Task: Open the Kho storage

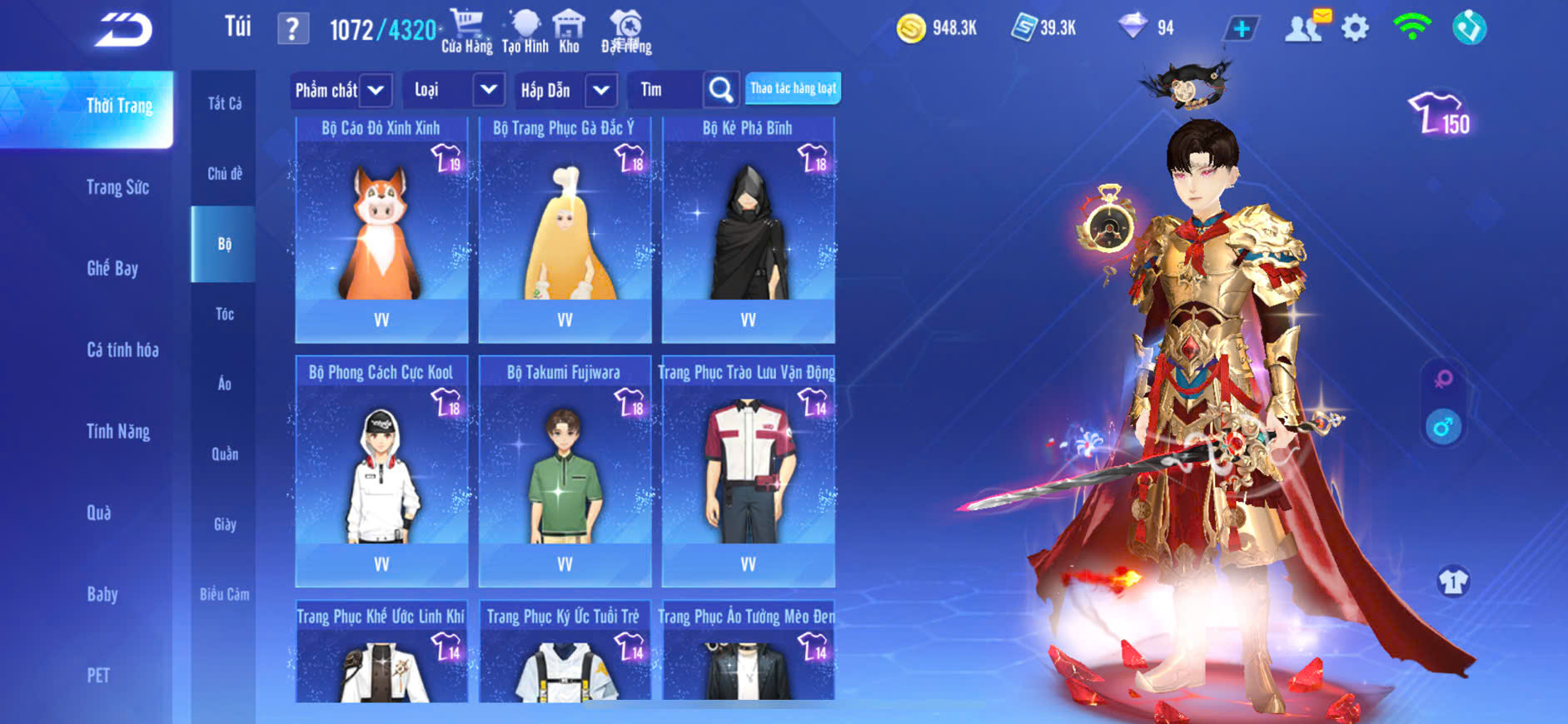Action: (569, 32)
